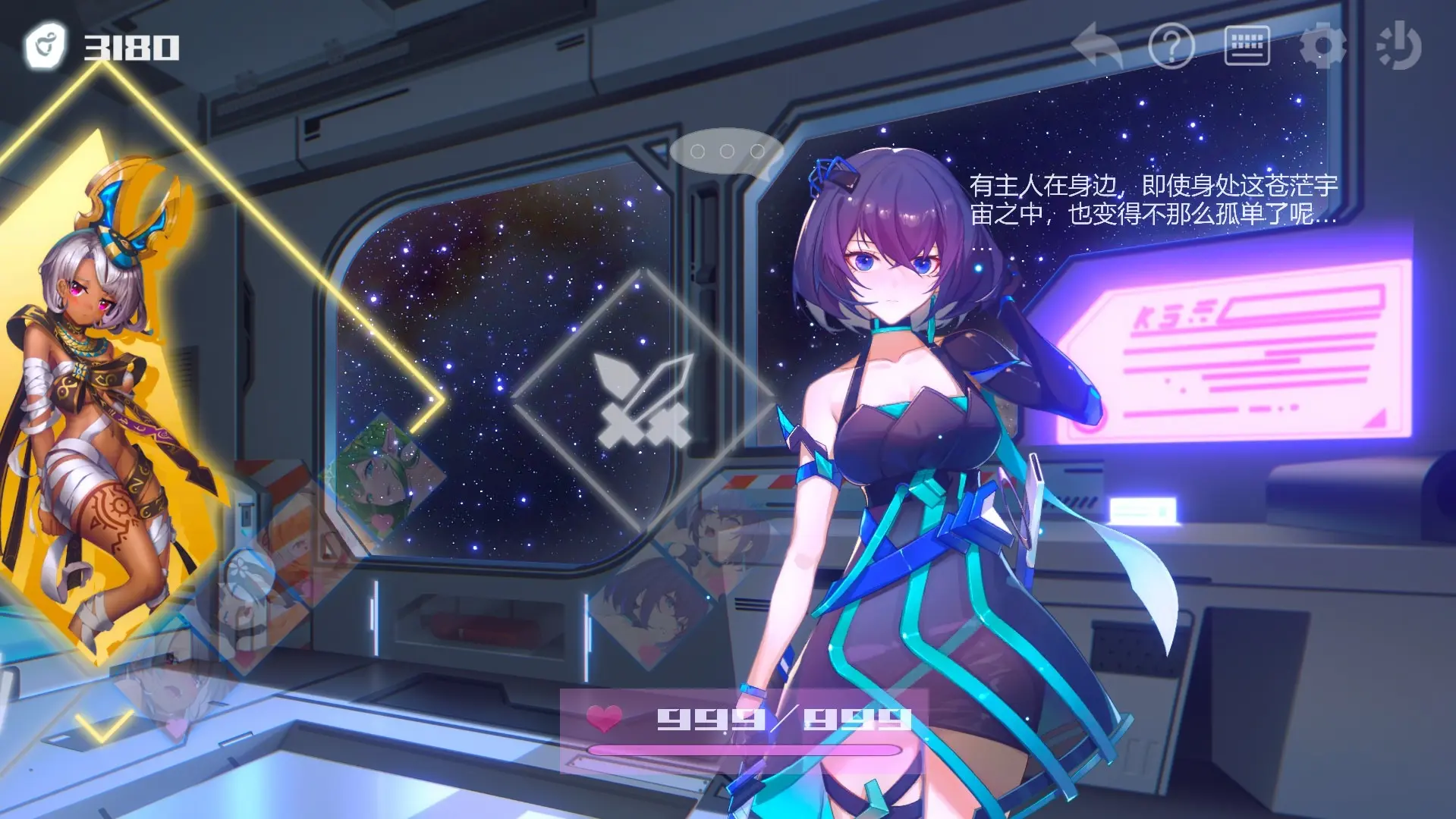Click the currency shield icon beside 3180
Viewport: 1456px width, 819px height.
point(46,45)
